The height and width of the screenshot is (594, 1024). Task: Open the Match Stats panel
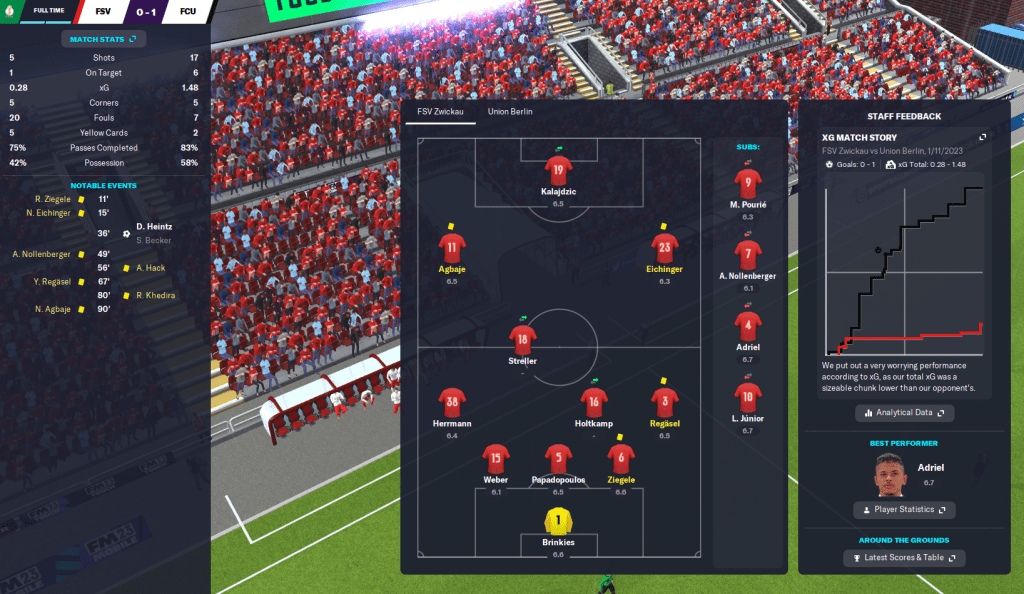[x=104, y=39]
